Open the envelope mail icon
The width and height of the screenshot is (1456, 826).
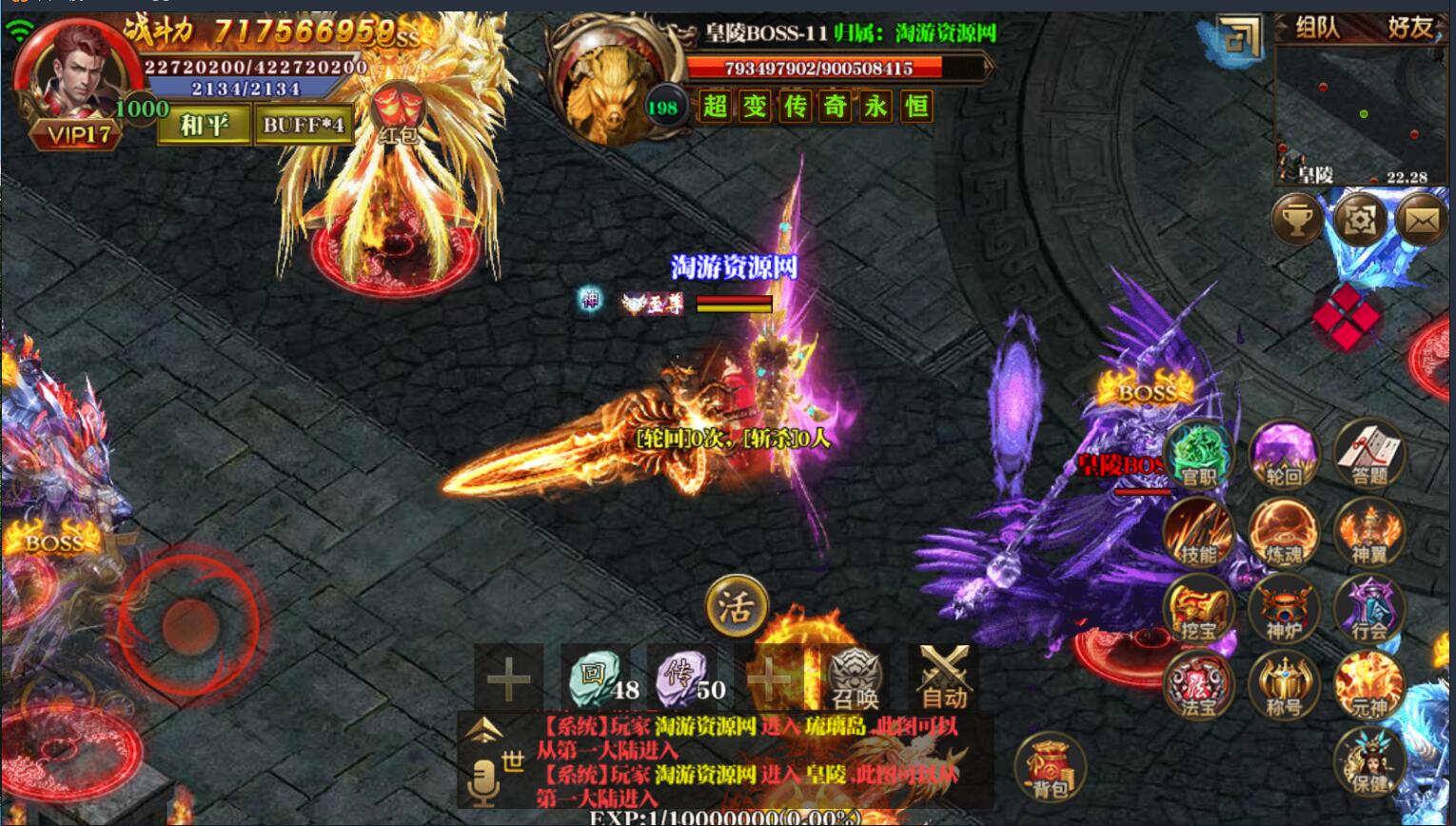coord(1422,221)
